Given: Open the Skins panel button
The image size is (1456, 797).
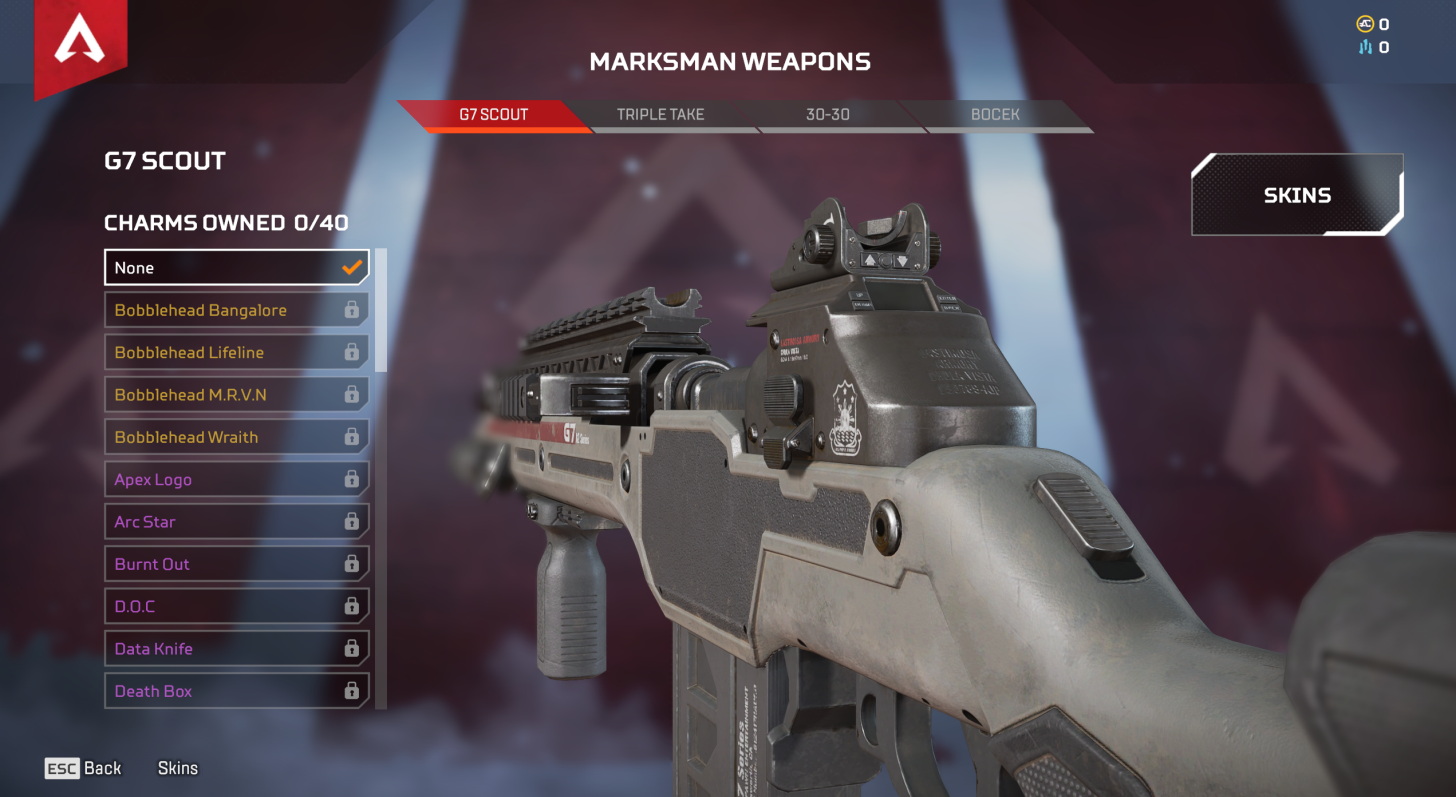Looking at the screenshot, I should tap(1297, 196).
